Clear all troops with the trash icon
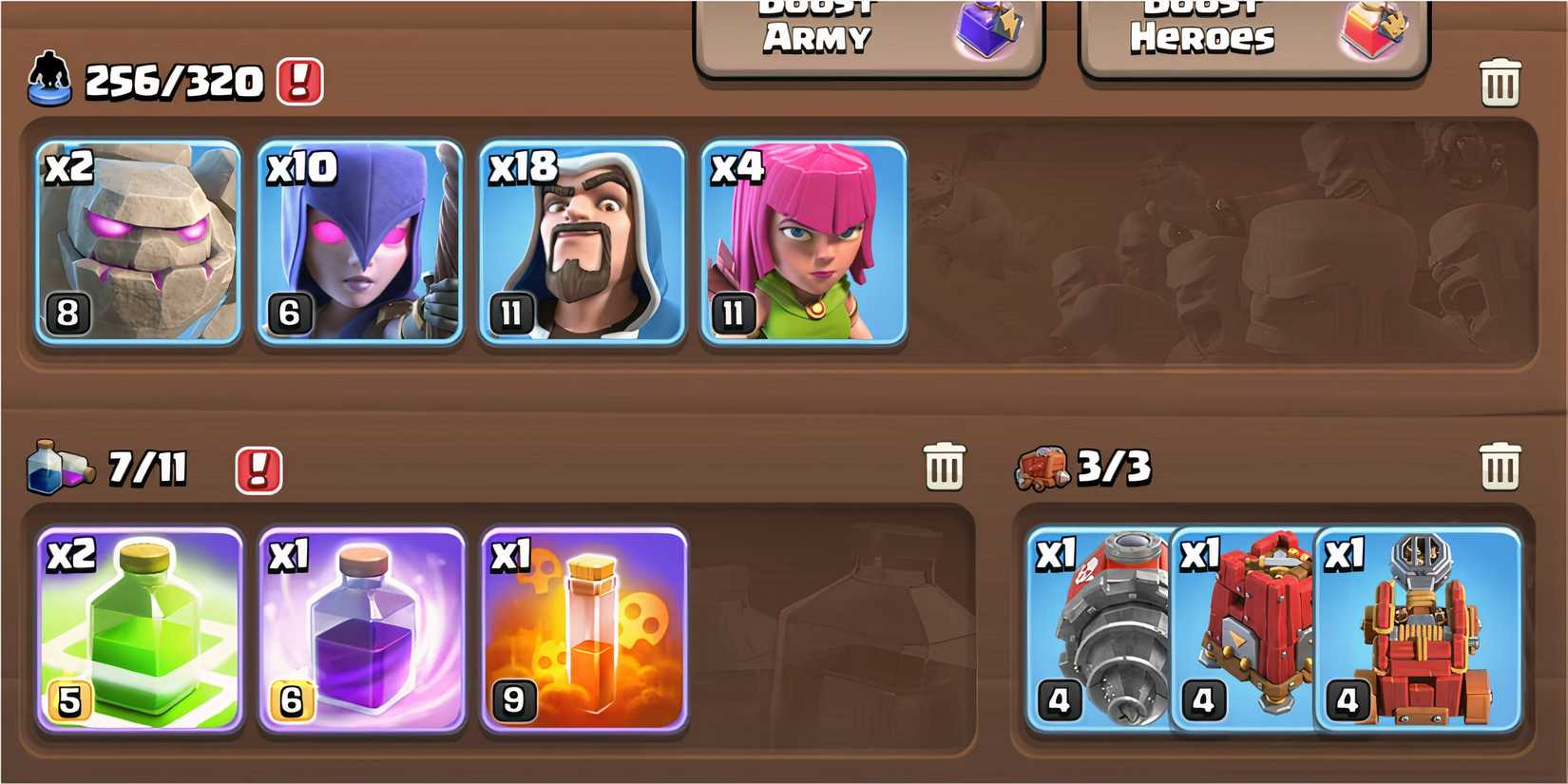Image resolution: width=1568 pixels, height=784 pixels. point(1500,82)
